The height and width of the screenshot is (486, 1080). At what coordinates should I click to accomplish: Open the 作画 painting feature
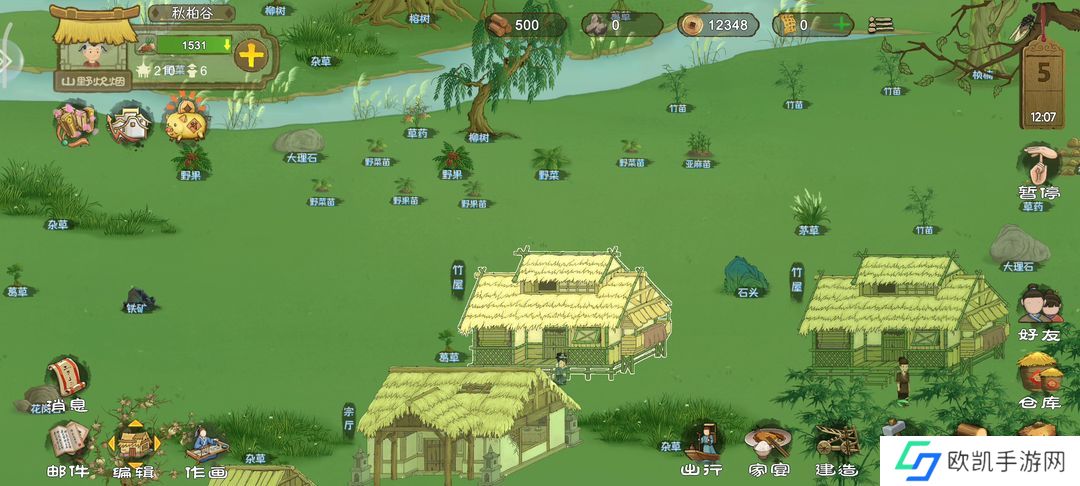click(x=203, y=449)
